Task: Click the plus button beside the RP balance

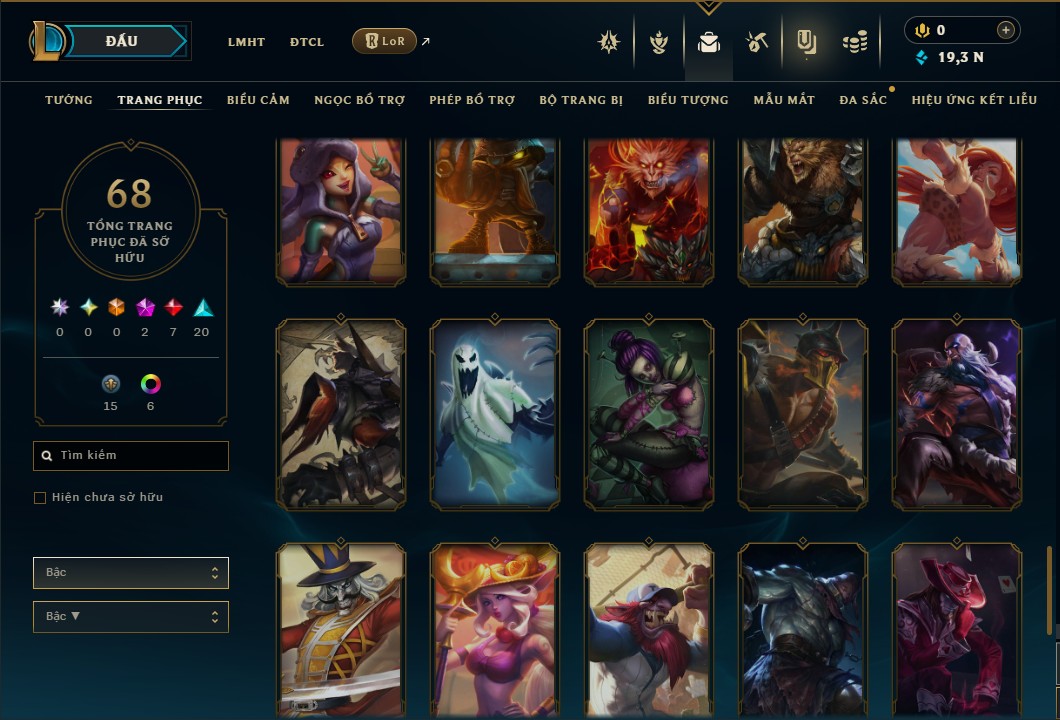Action: [1005, 31]
